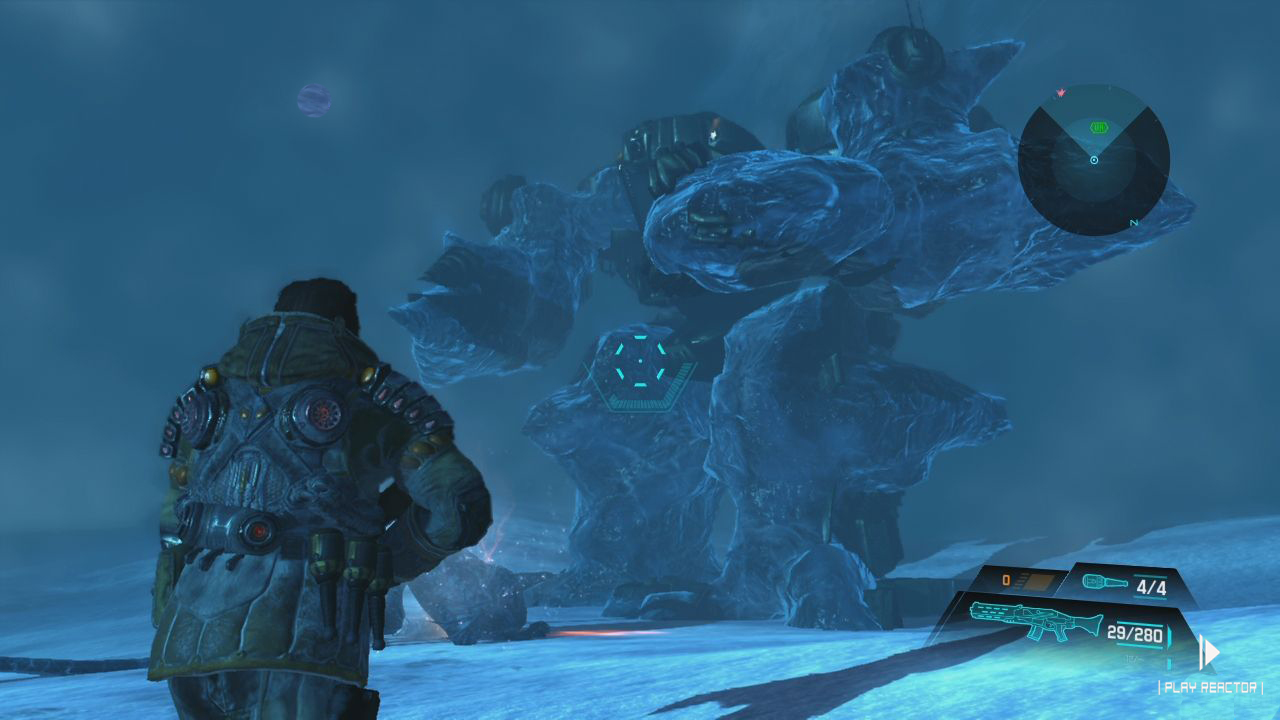Choose the grenade icon slot
The height and width of the screenshot is (720, 1280).
pyautogui.click(x=1104, y=583)
